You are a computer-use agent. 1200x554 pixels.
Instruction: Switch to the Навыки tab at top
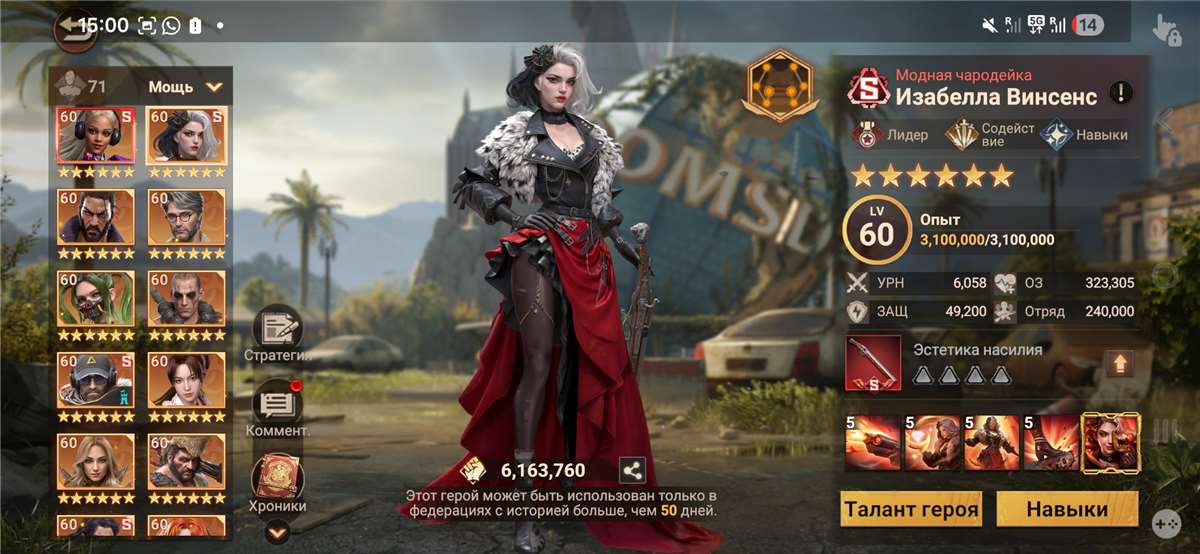coord(1086,135)
